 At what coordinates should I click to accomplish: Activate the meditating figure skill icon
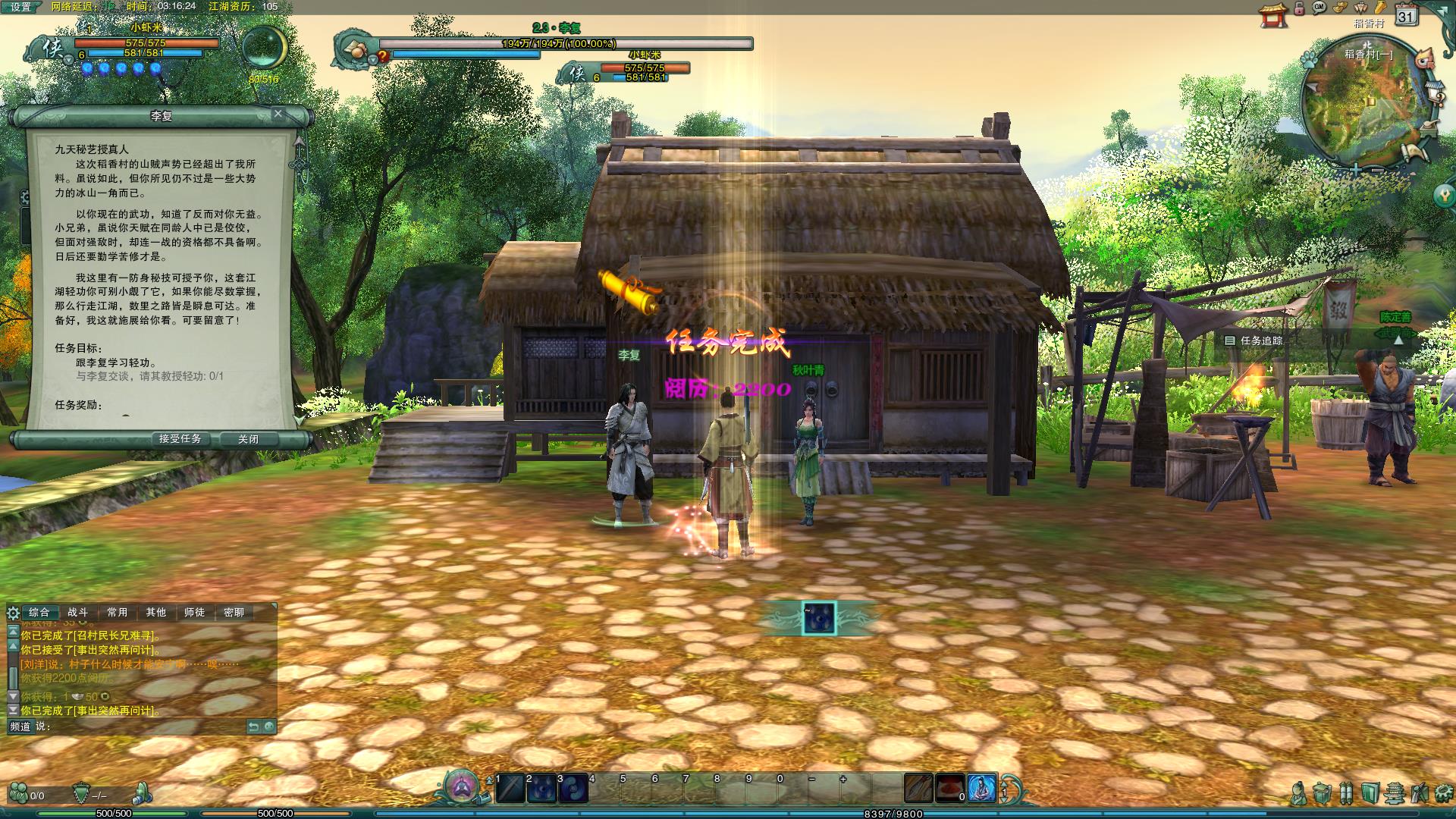pyautogui.click(x=981, y=789)
